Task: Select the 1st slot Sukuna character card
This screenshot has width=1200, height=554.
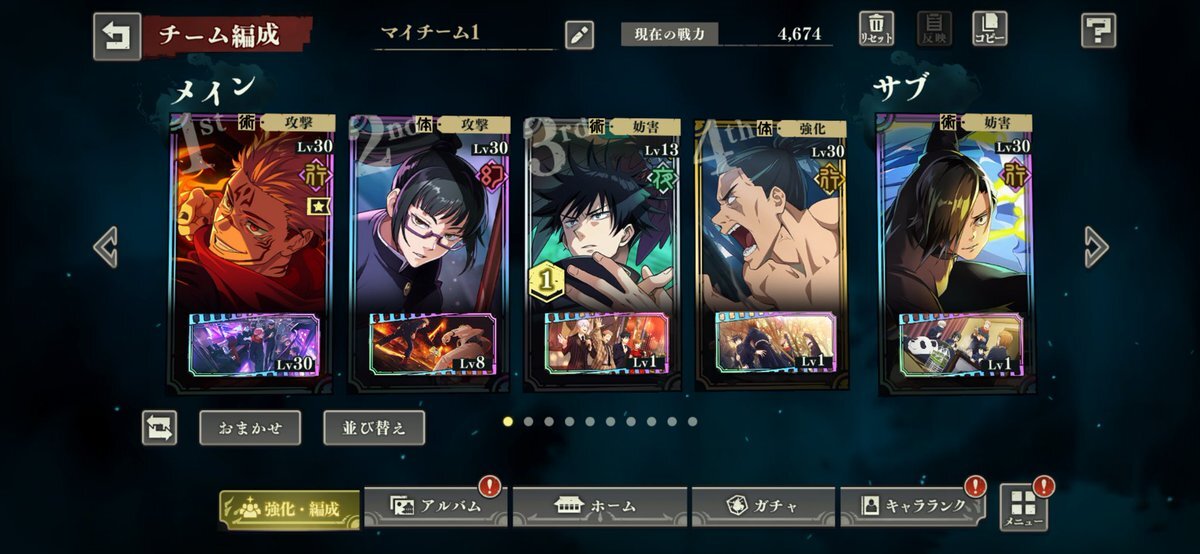Action: coord(251,230)
